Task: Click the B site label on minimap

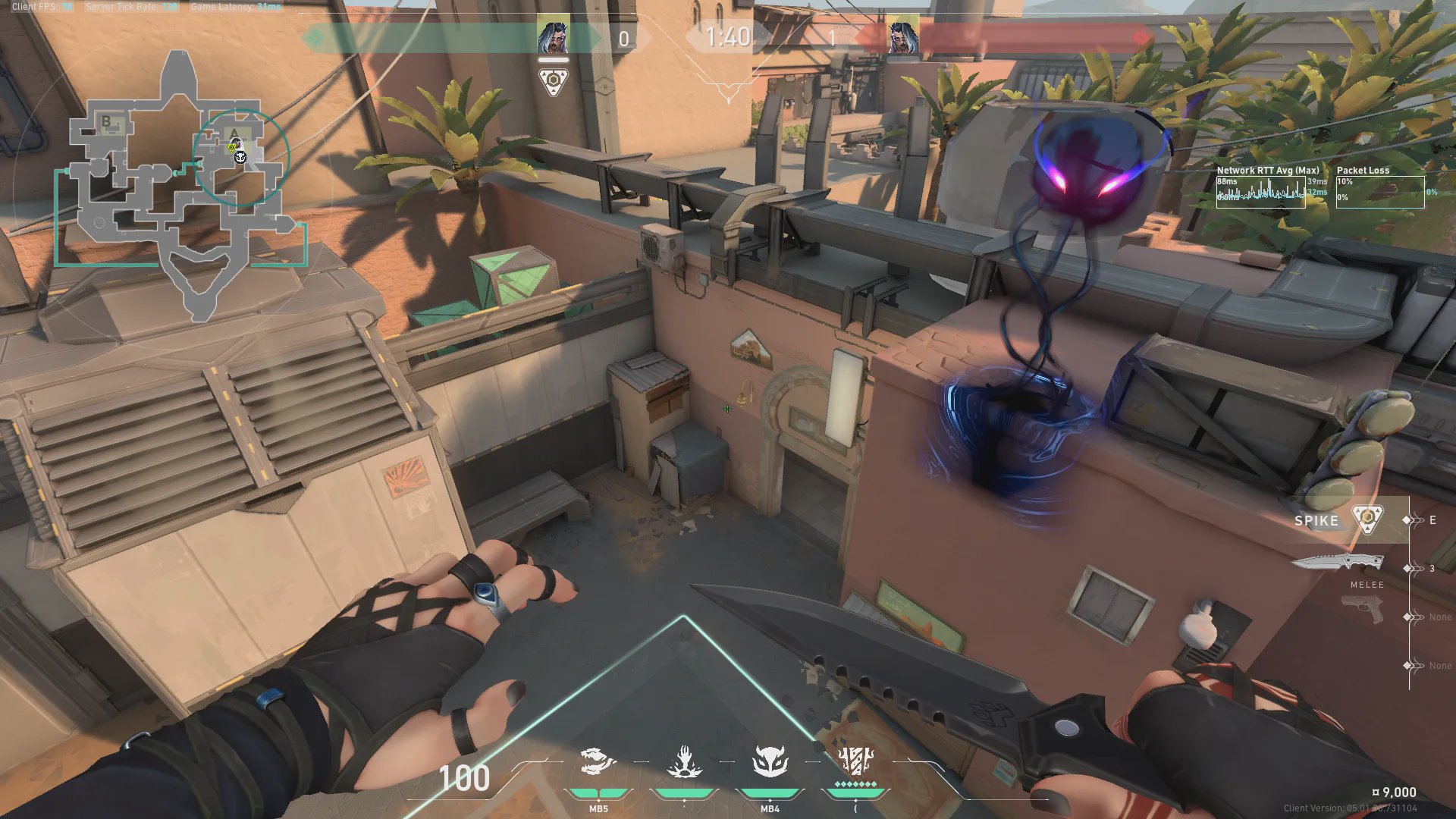Action: click(x=106, y=121)
